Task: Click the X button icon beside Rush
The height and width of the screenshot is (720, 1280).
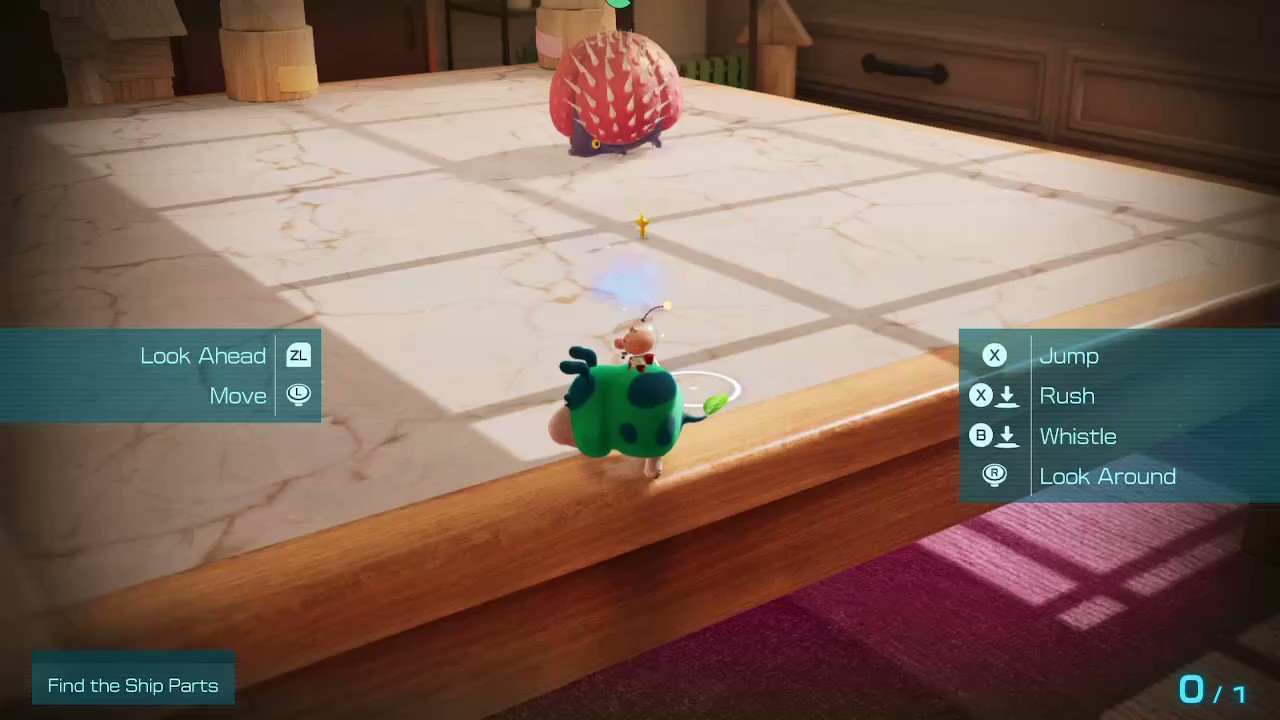Action: [x=980, y=395]
